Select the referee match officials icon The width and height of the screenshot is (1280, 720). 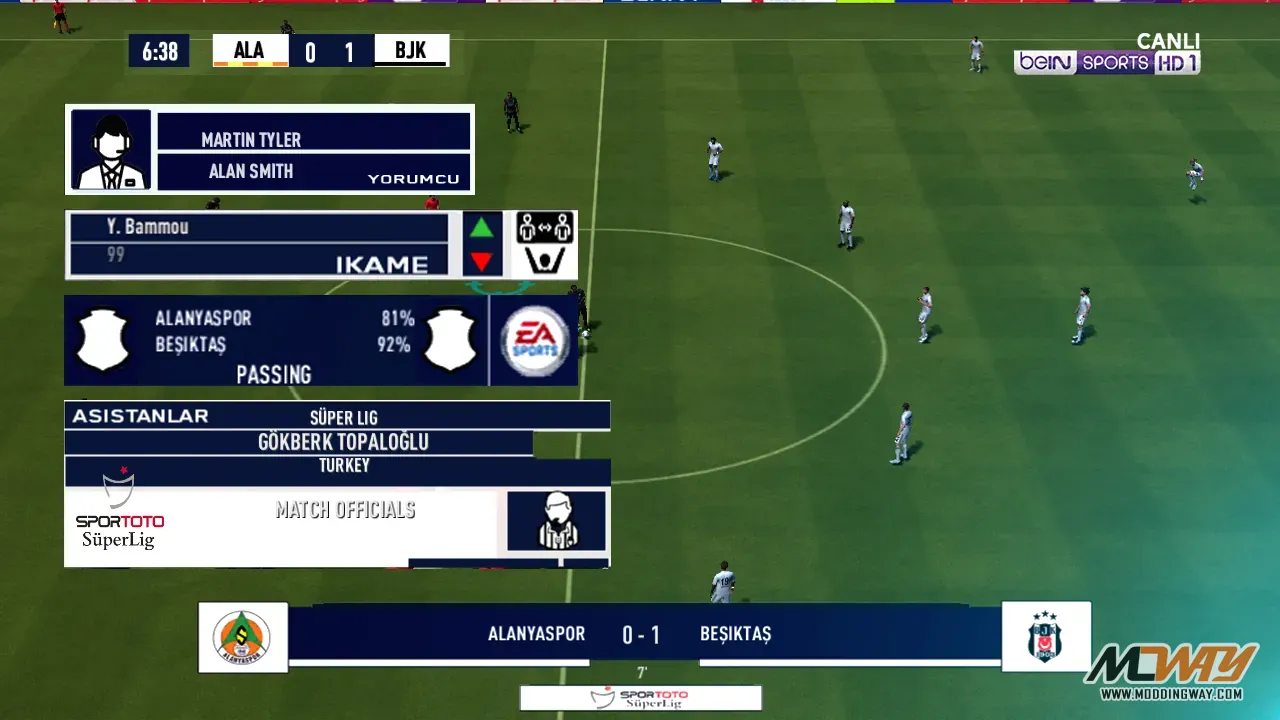(x=556, y=521)
